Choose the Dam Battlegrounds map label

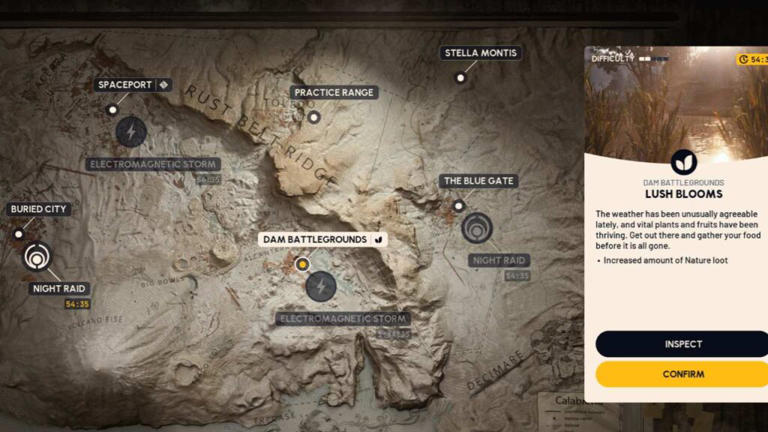[x=315, y=240]
